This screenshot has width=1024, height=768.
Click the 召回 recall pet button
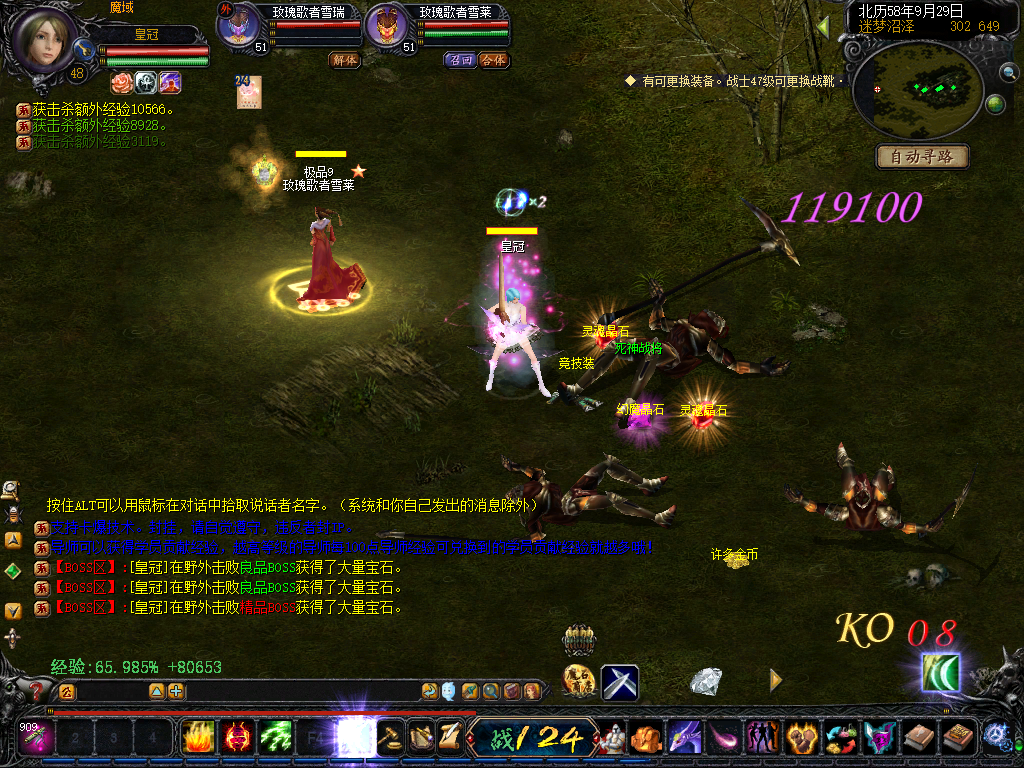click(461, 60)
